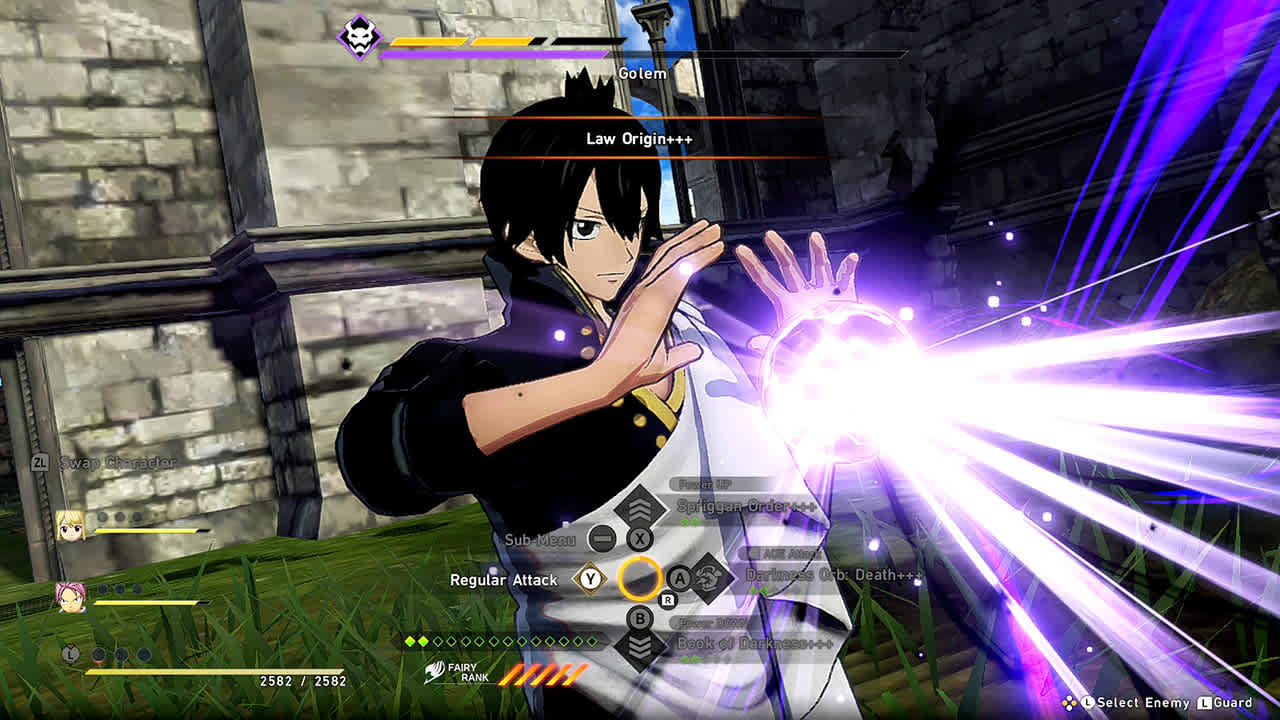Select the upward chevrons Power UP icon

click(x=638, y=509)
